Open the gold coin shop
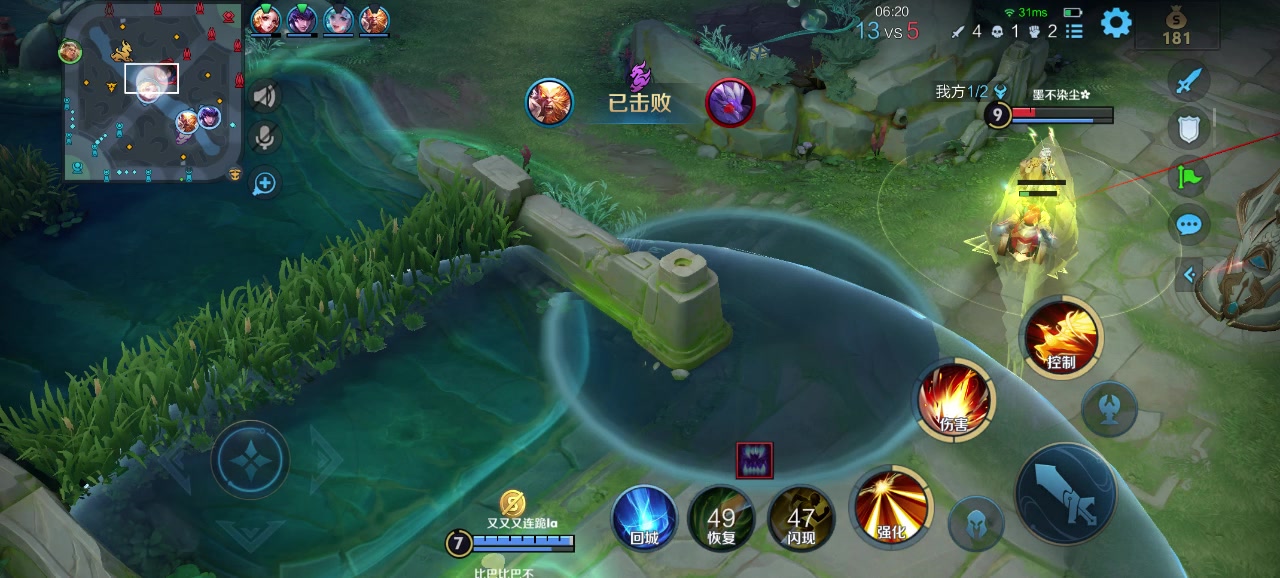Image resolution: width=1280 pixels, height=578 pixels. (x=1177, y=25)
